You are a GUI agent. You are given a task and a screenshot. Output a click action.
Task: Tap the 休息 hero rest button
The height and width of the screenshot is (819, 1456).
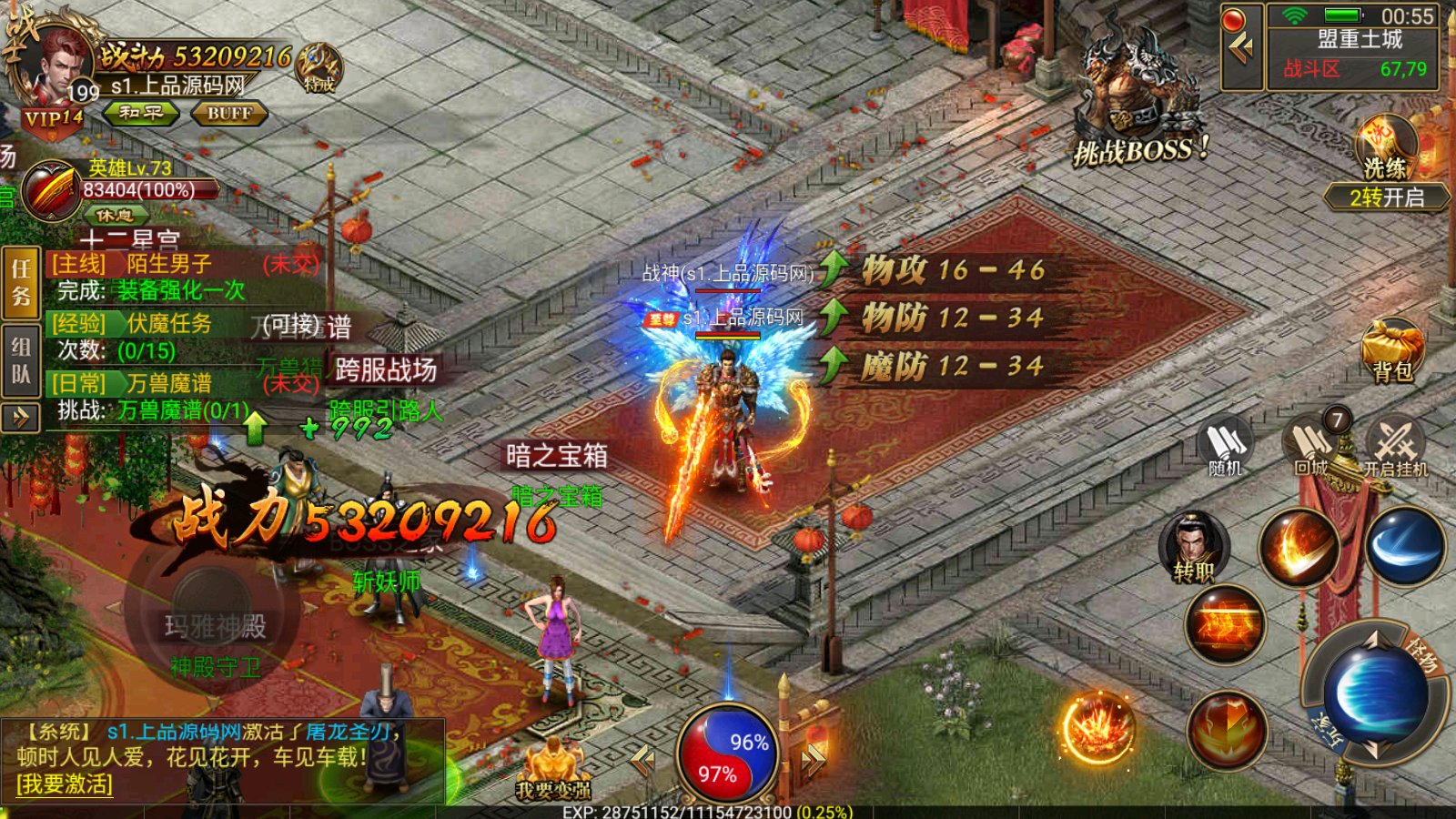[x=115, y=216]
